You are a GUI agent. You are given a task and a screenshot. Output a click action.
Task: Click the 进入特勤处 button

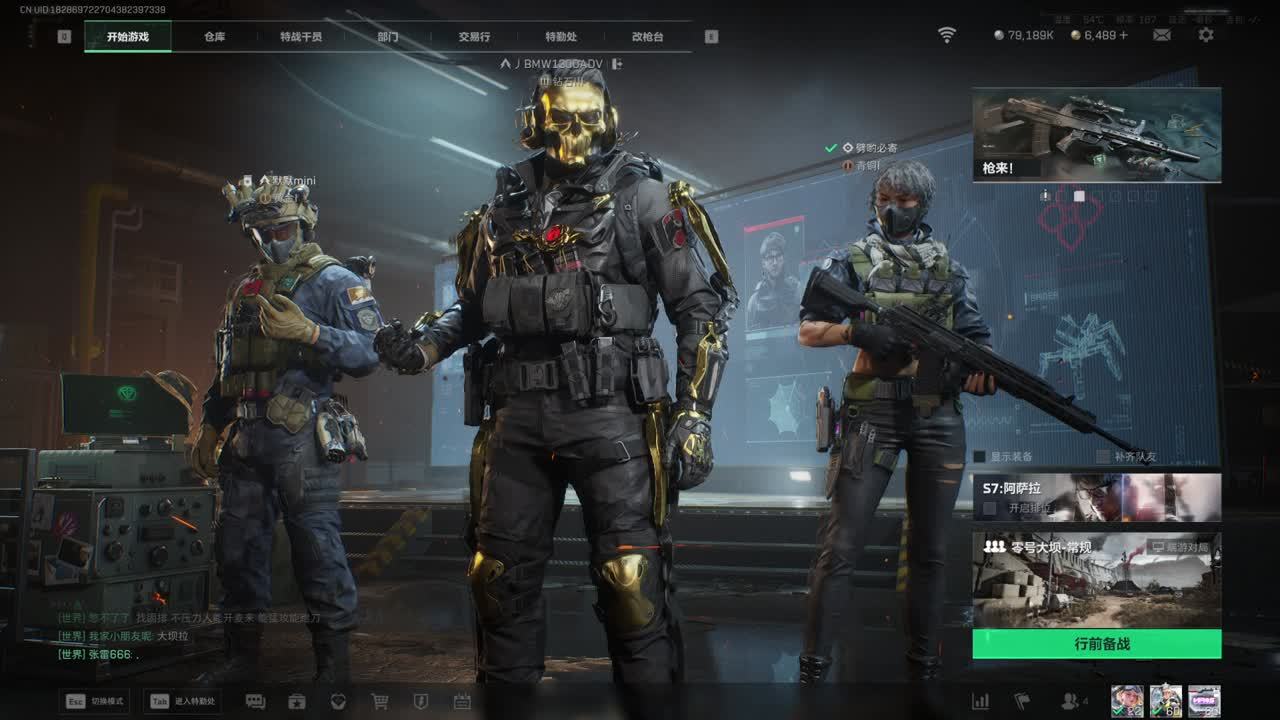coord(182,702)
